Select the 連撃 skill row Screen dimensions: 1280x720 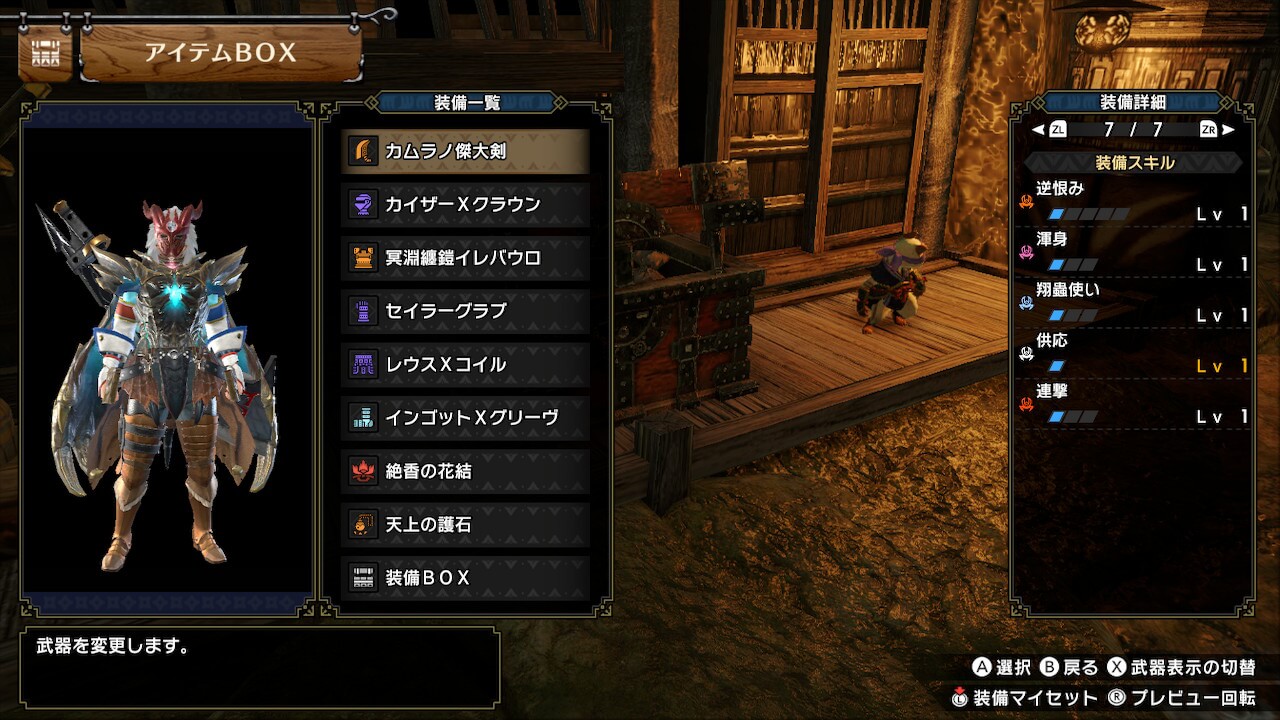pos(1133,404)
